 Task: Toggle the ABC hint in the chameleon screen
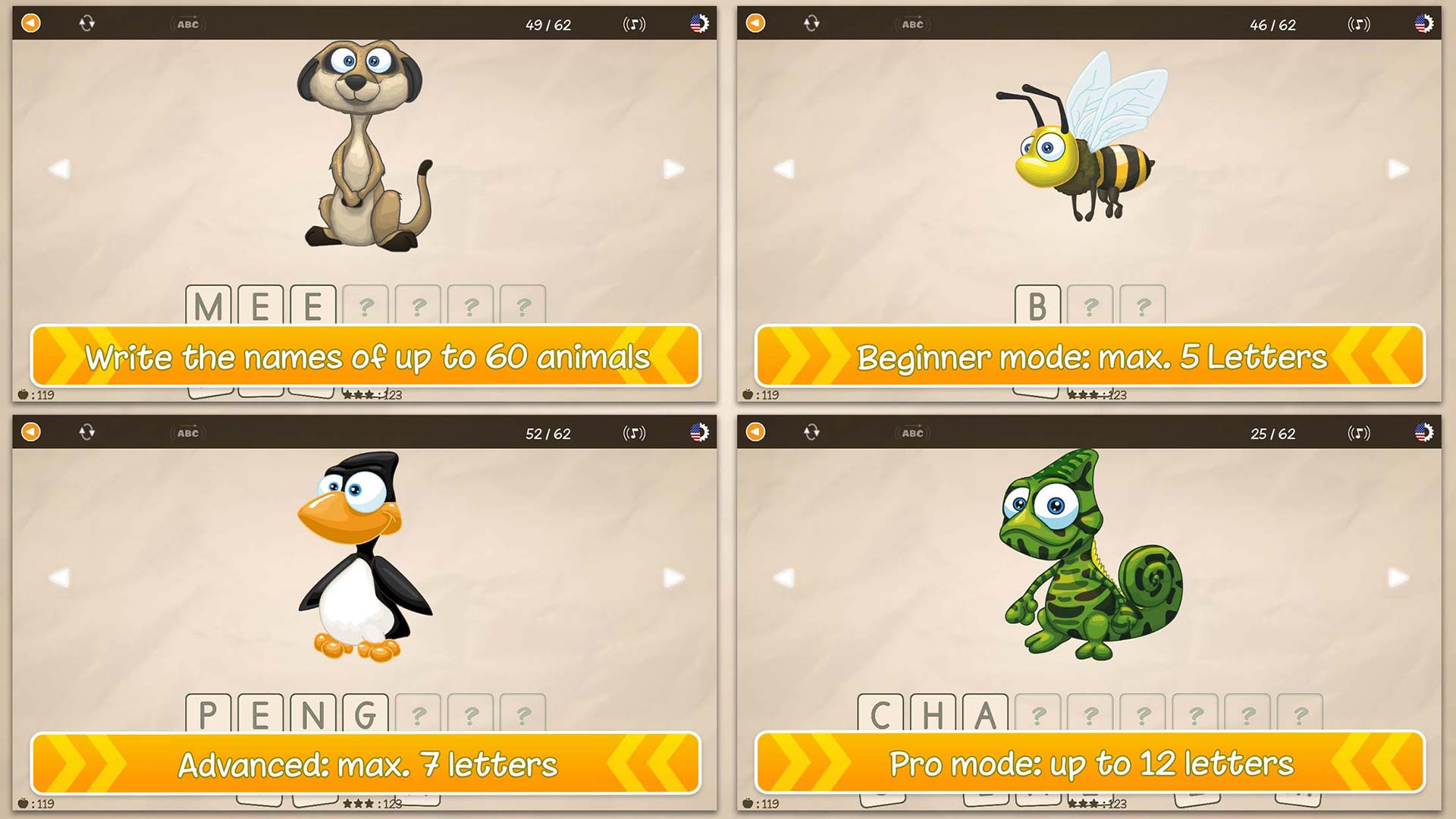coord(912,433)
